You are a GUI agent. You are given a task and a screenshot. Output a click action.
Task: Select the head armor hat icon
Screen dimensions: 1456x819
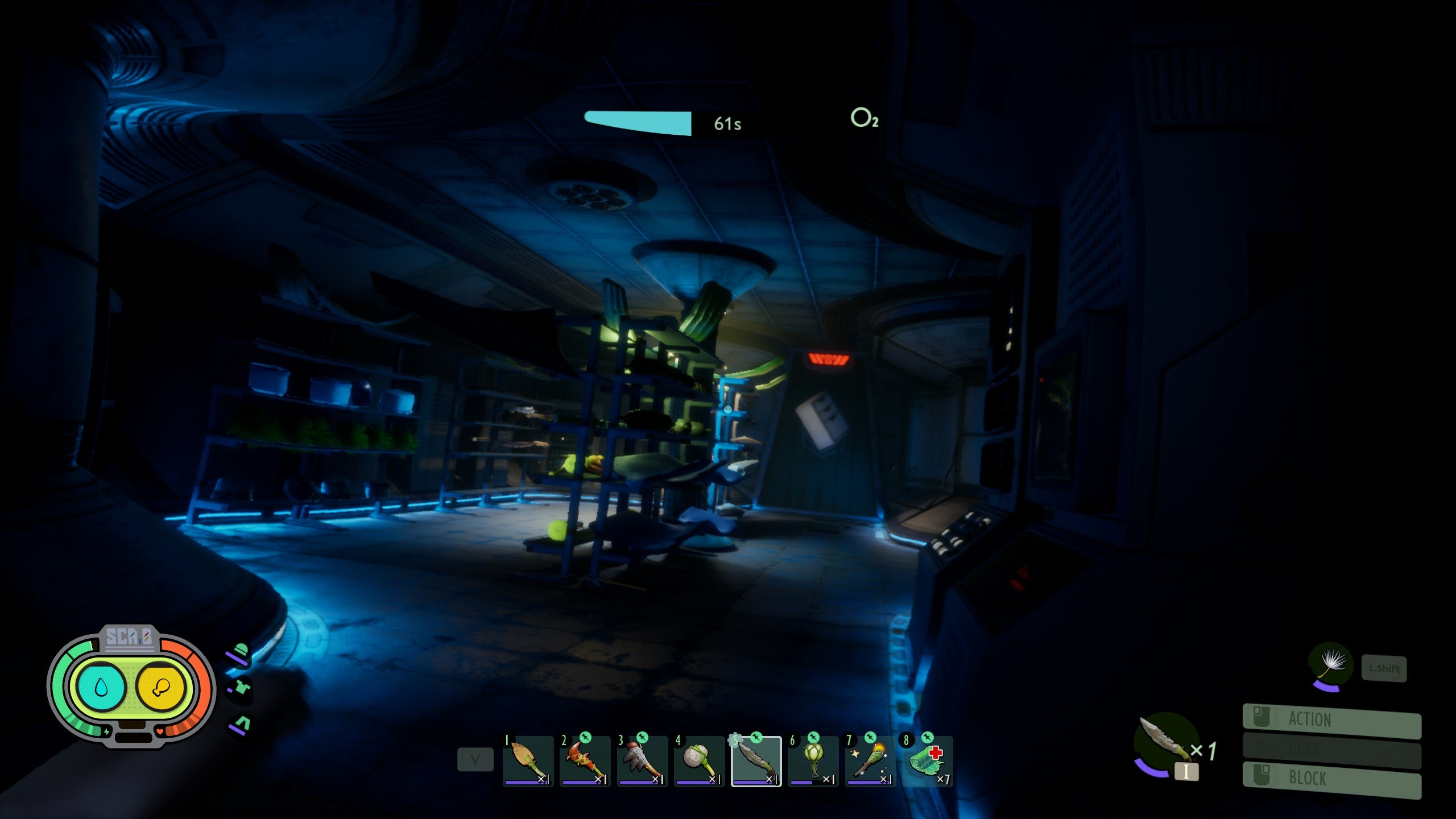241,653
